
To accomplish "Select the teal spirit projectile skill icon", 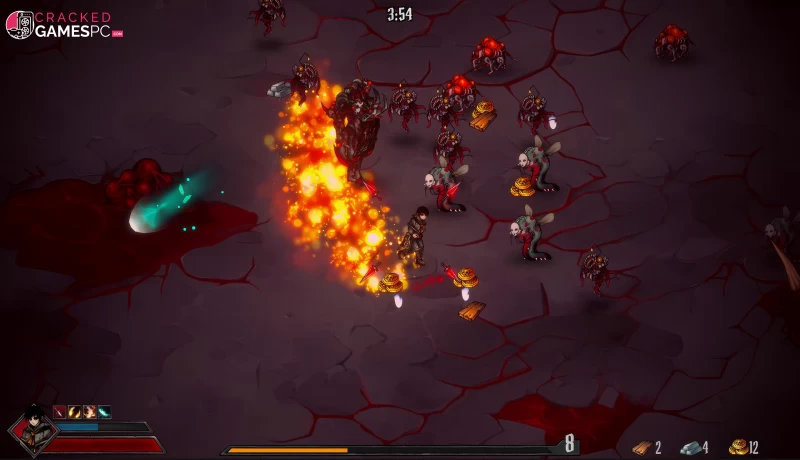I will tap(104, 411).
